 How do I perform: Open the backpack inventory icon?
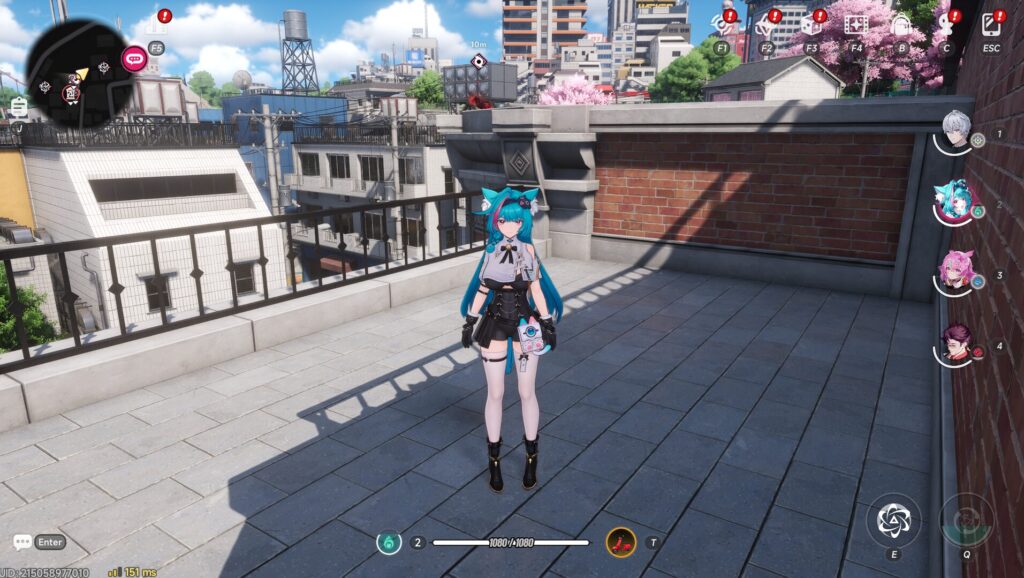tap(901, 24)
